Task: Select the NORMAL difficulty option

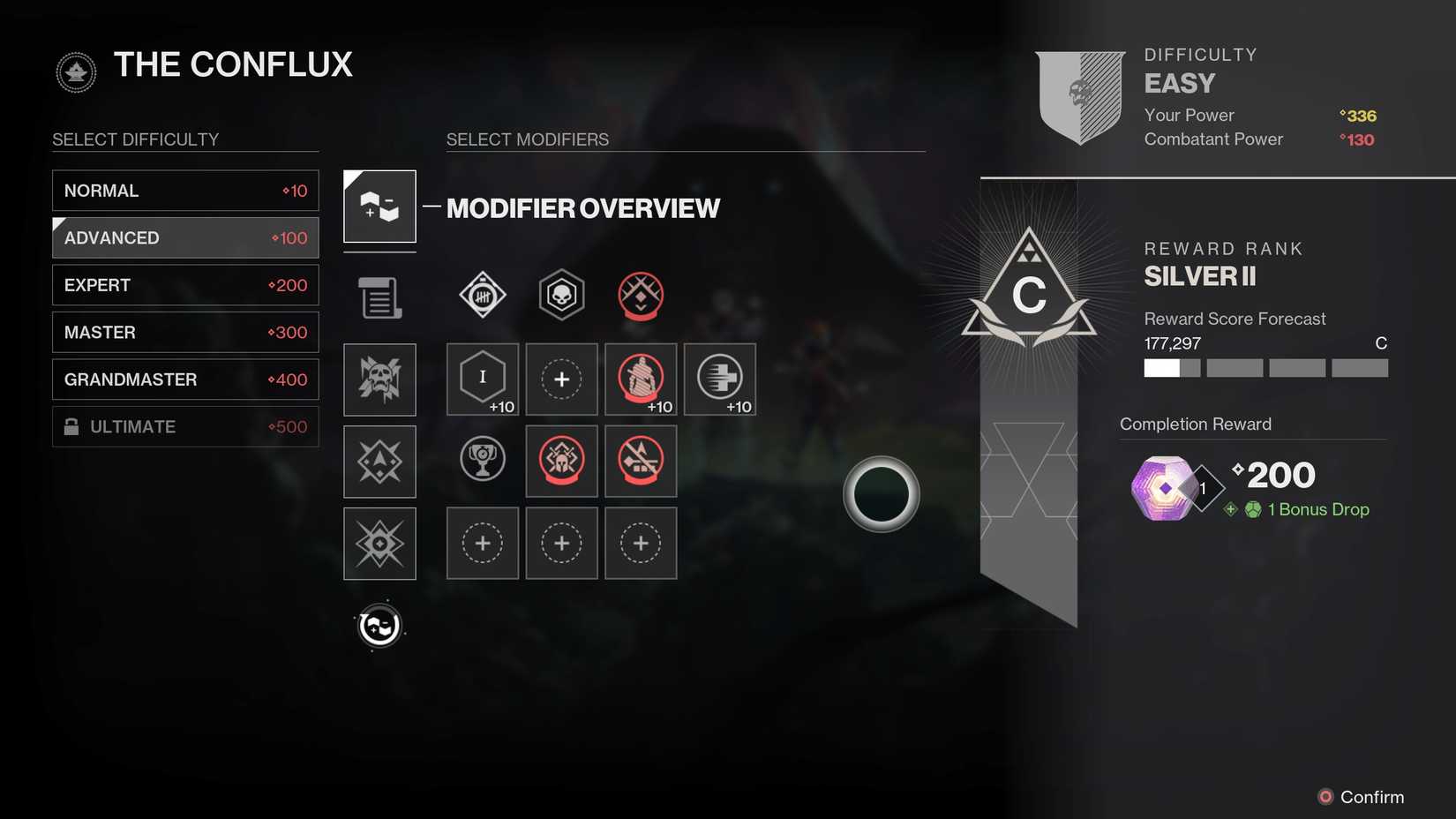Action: click(185, 190)
